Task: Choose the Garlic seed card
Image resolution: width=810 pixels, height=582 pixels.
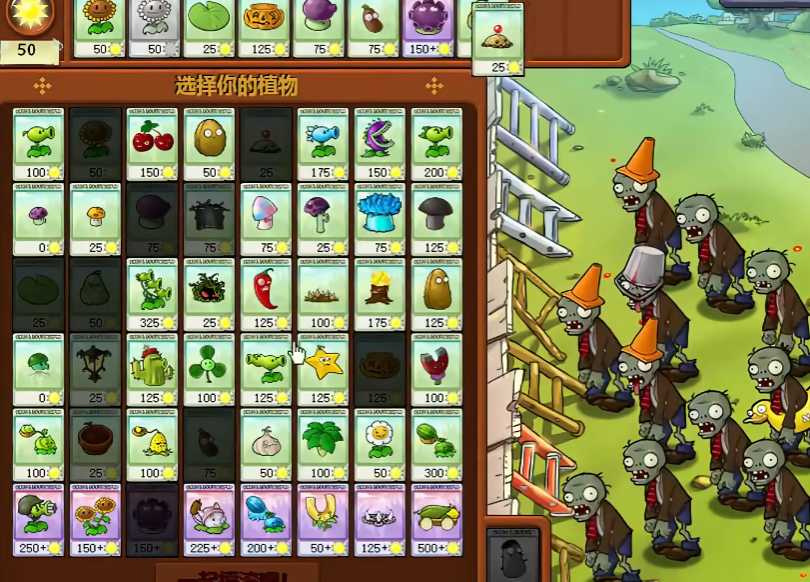Action: (x=266, y=444)
